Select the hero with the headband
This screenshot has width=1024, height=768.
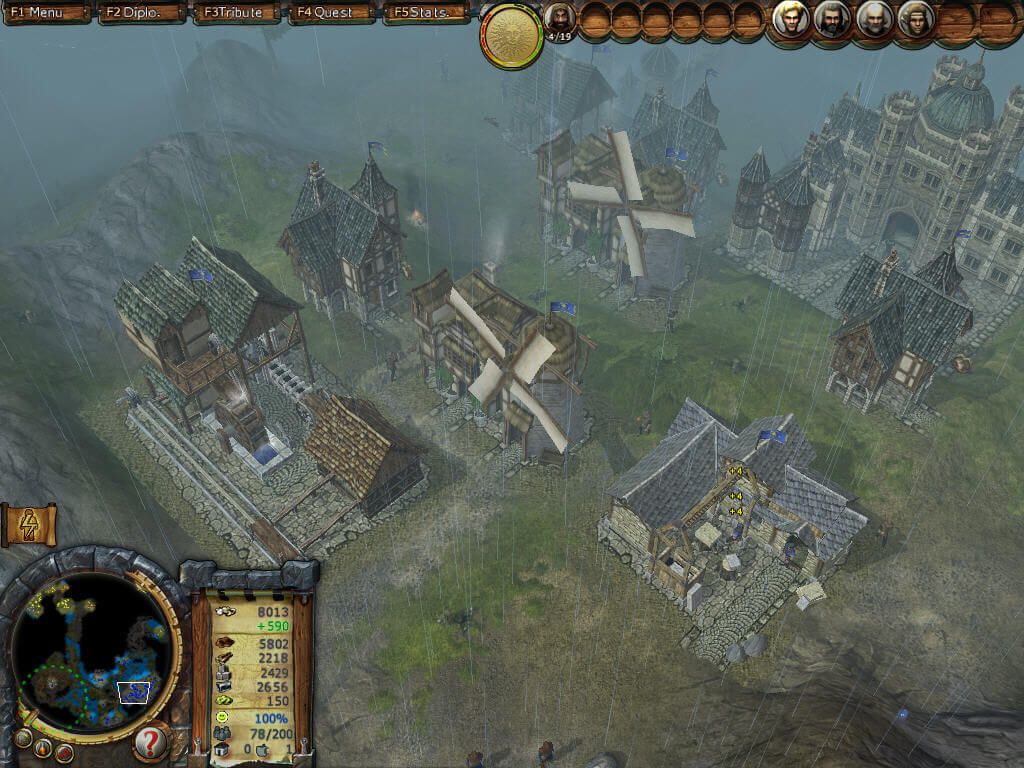tap(914, 19)
